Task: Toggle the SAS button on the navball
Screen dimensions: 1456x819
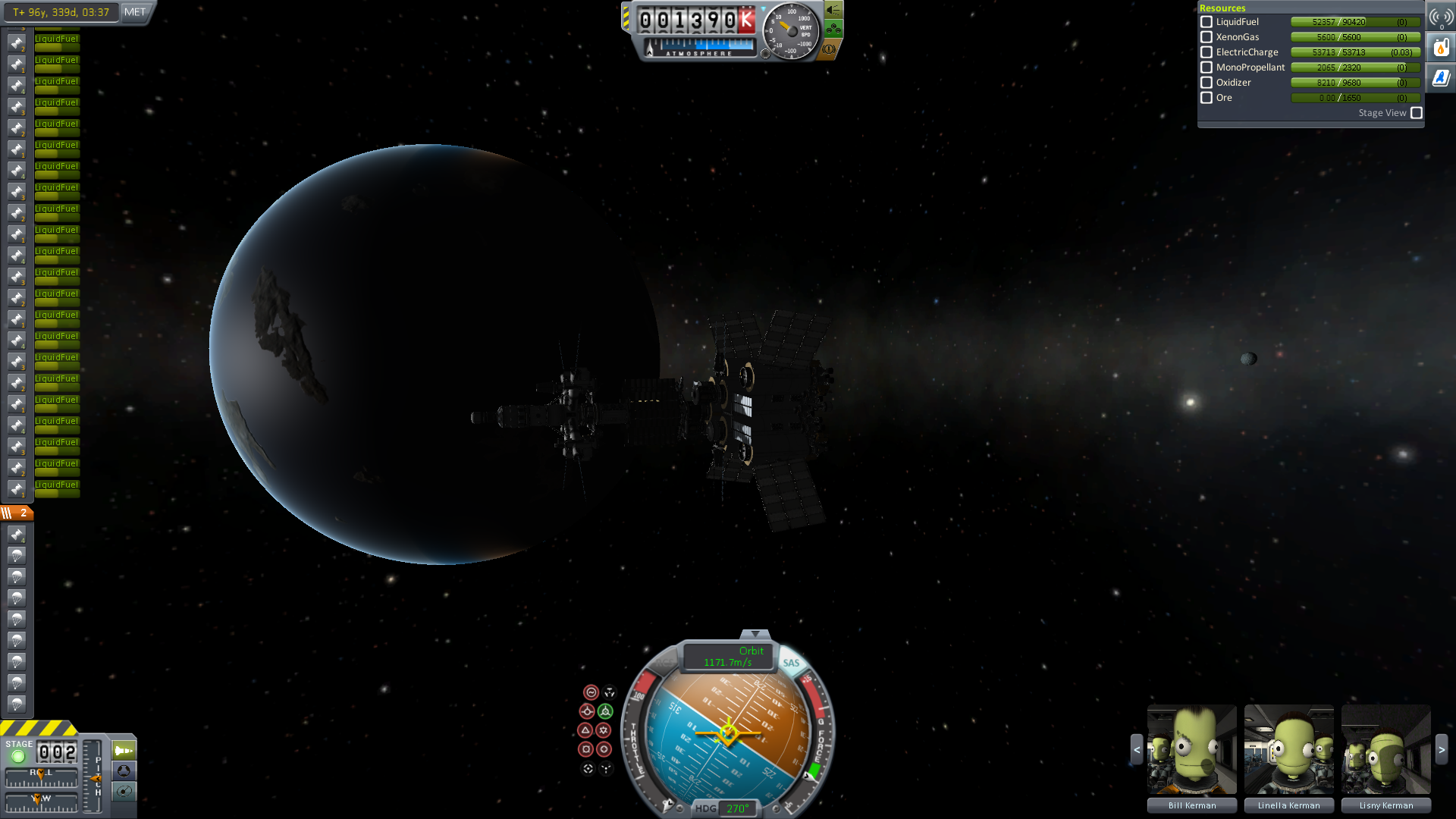Action: coord(791,663)
